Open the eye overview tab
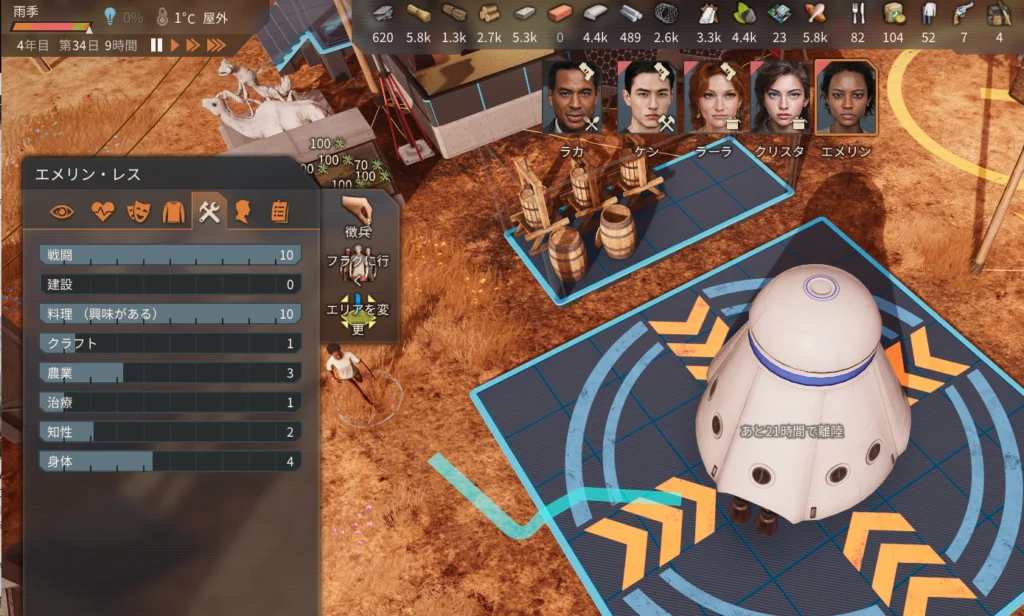The image size is (1024, 616). click(62, 211)
